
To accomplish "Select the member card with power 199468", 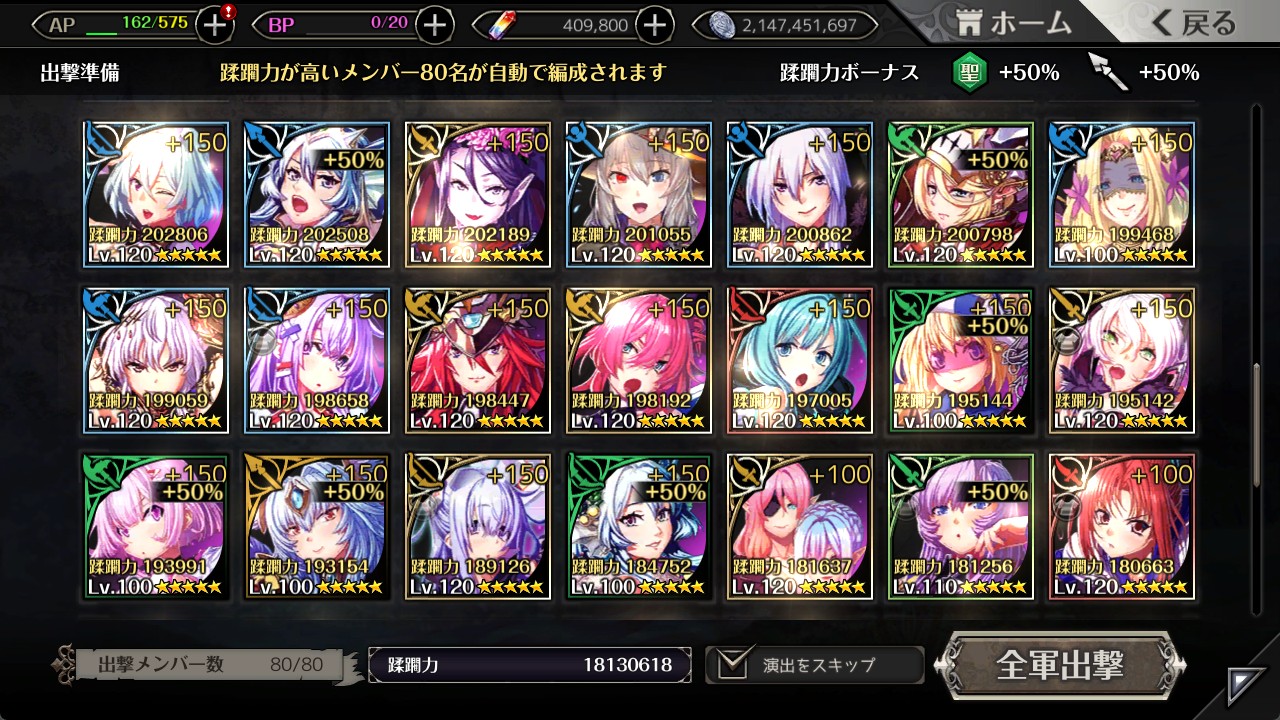I will pyautogui.click(x=1121, y=195).
